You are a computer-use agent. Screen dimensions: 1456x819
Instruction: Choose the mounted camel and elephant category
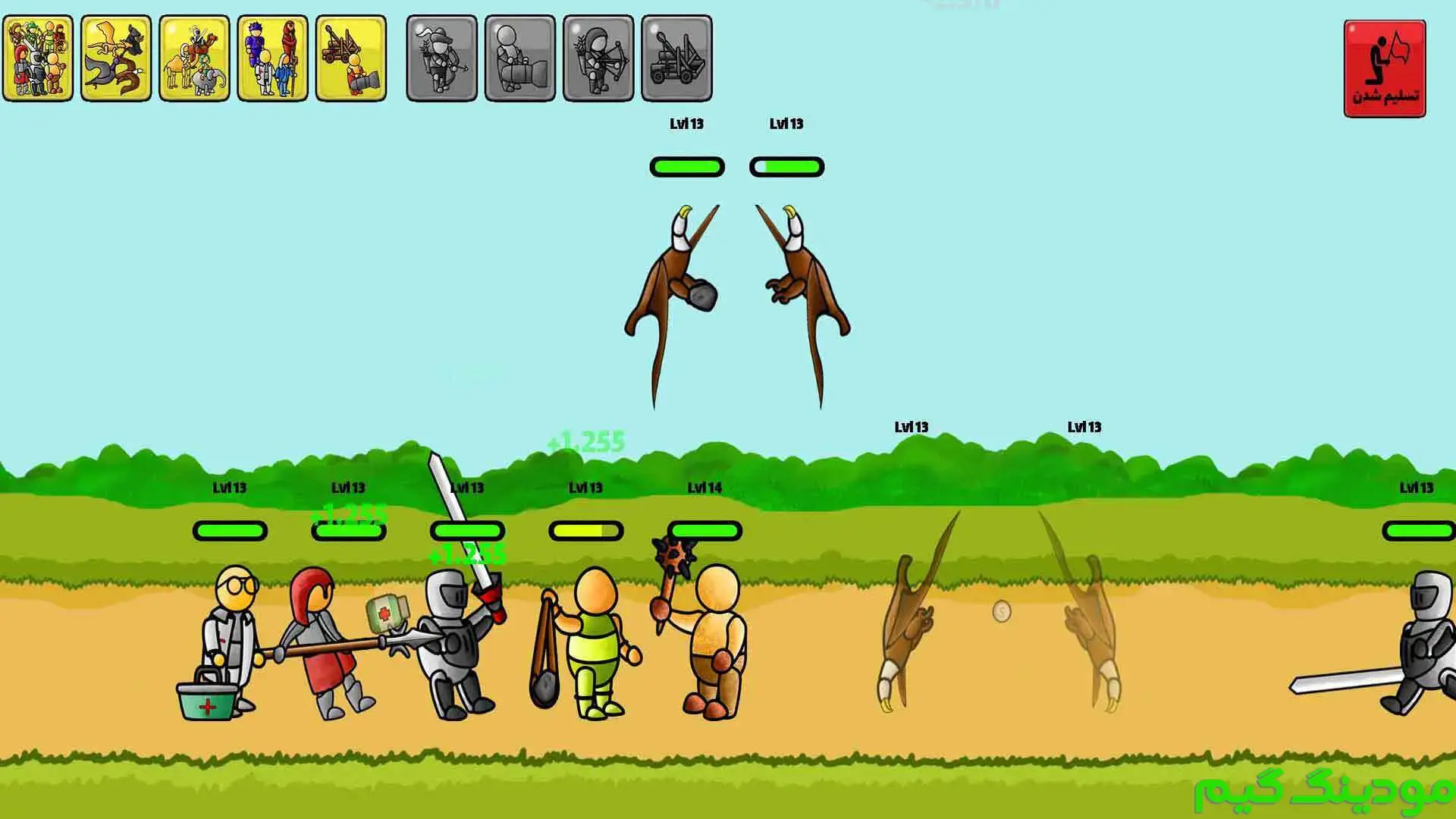coord(194,58)
